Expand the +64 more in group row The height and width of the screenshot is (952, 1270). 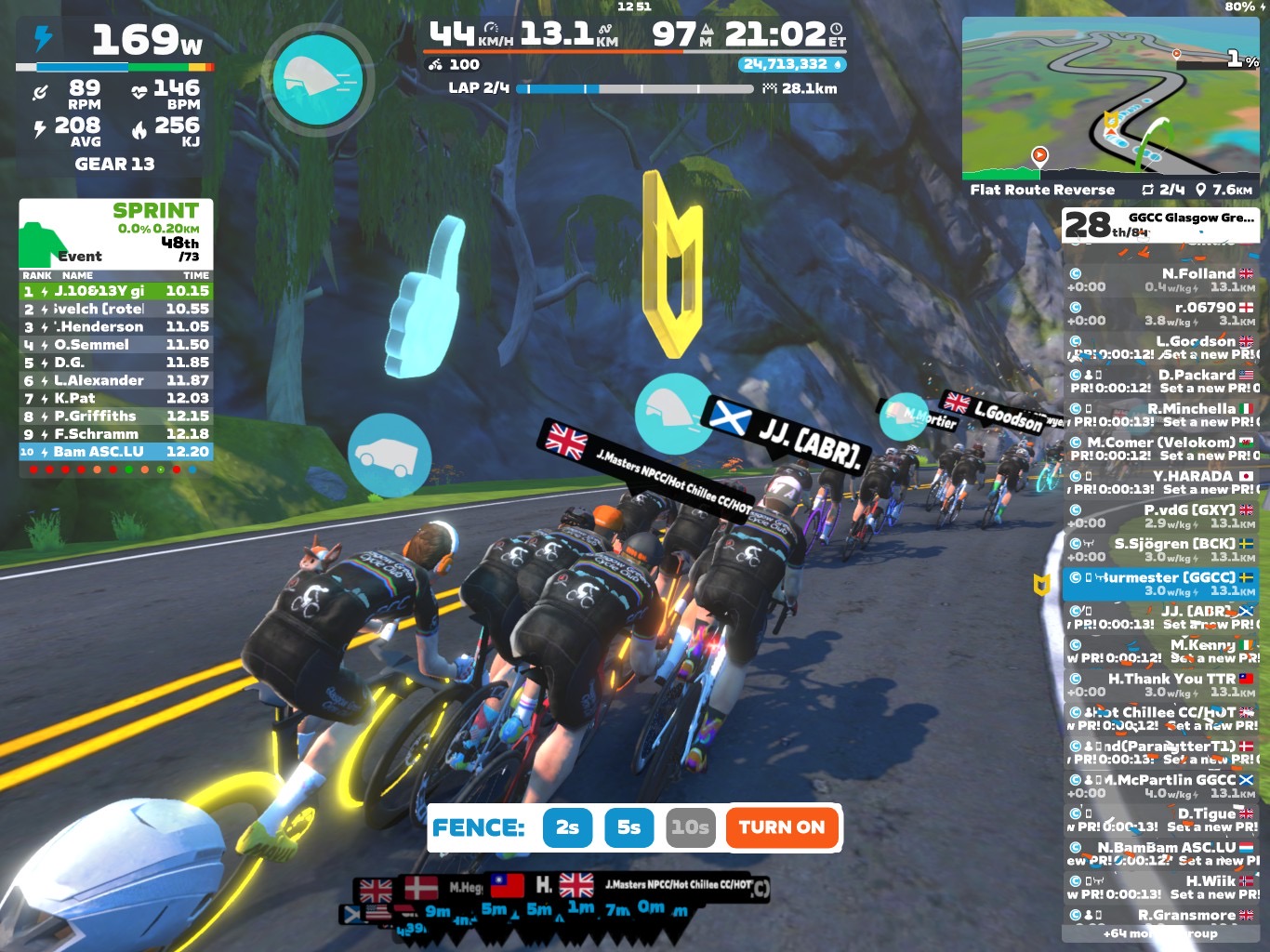click(1160, 933)
